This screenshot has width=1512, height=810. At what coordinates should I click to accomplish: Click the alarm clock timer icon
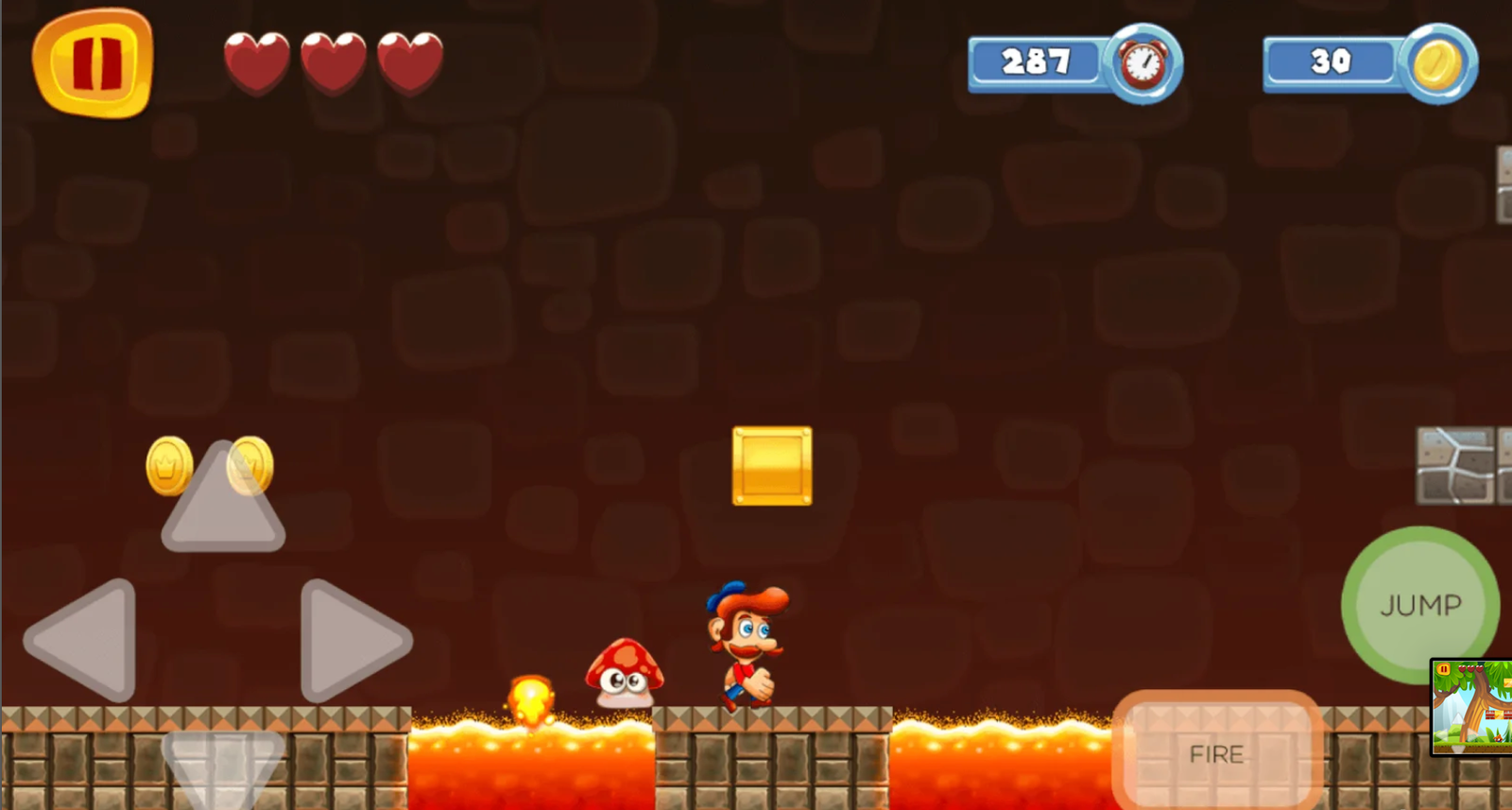[1143, 63]
